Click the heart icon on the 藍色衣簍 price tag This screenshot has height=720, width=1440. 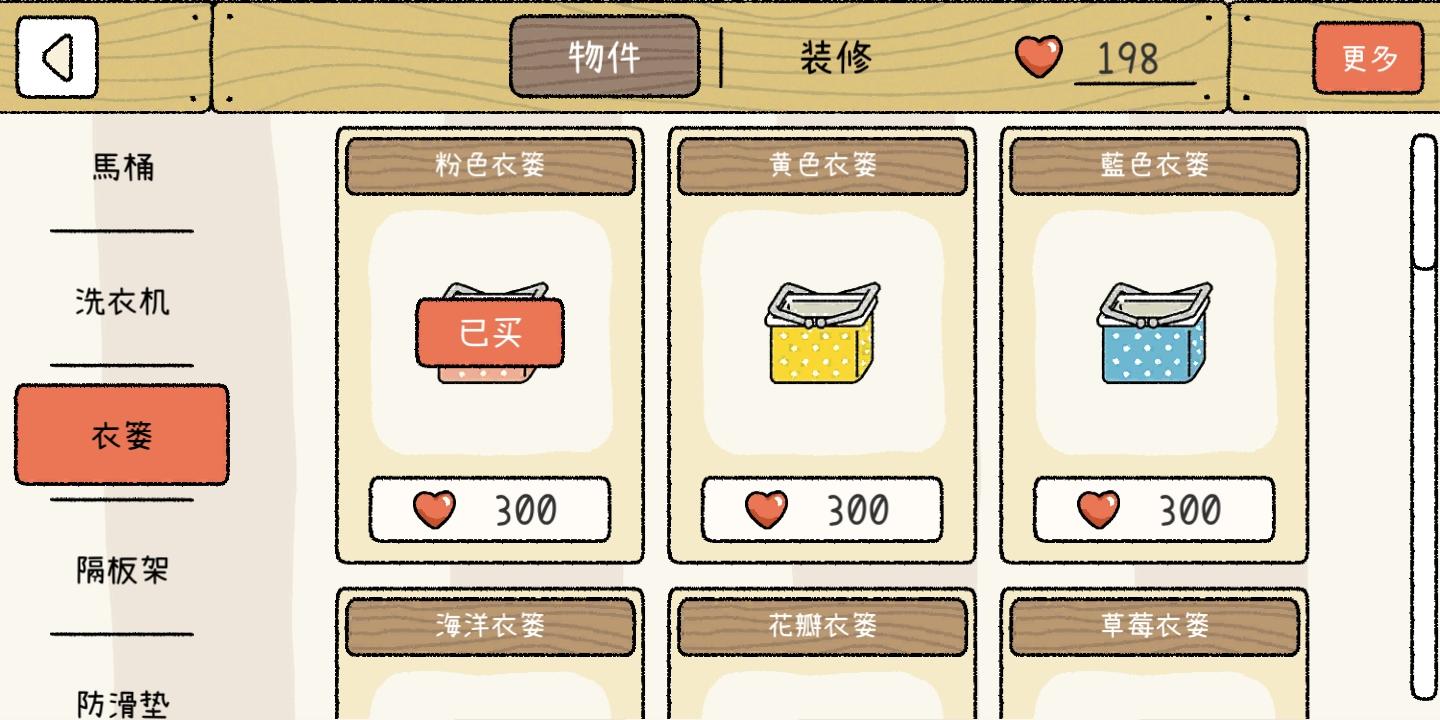click(x=1097, y=509)
